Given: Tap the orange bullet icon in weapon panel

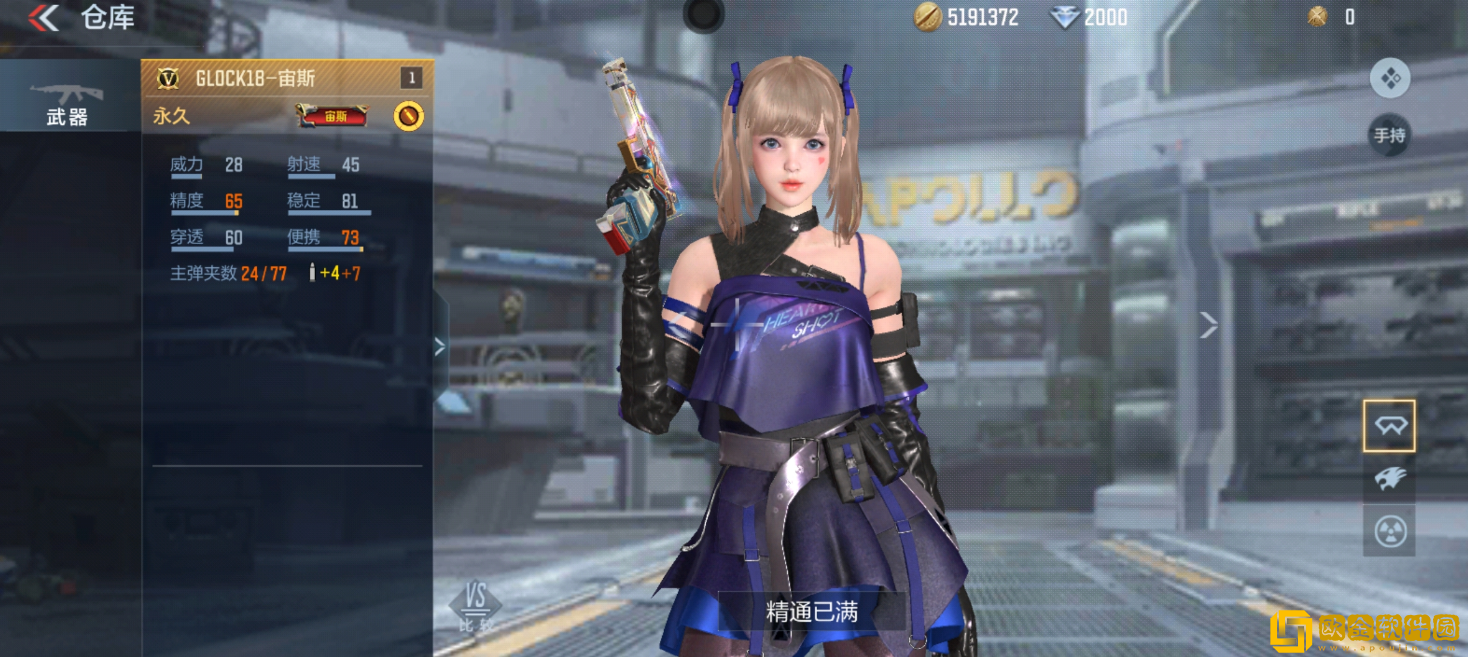Looking at the screenshot, I should pyautogui.click(x=408, y=116).
